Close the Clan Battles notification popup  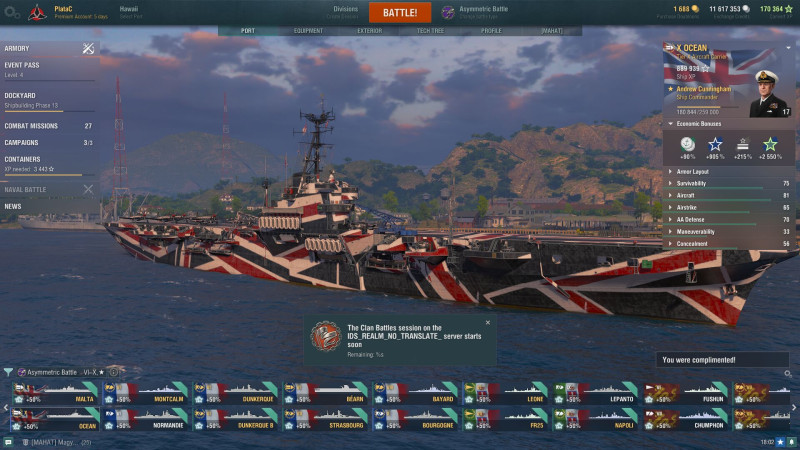pyautogui.click(x=487, y=323)
